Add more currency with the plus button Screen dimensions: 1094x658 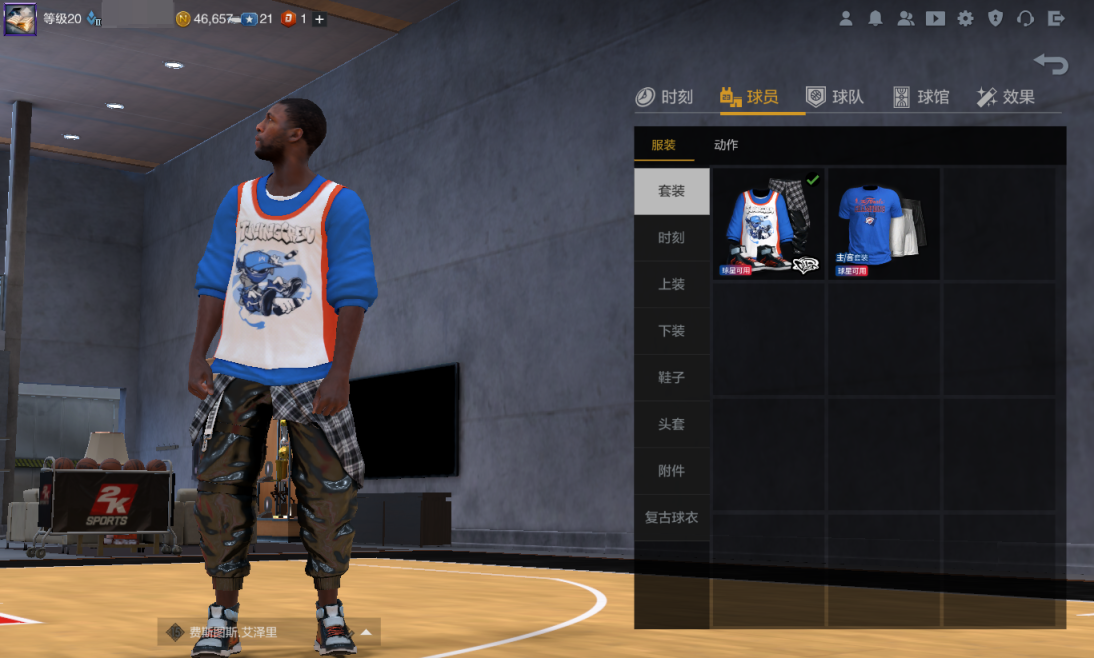(320, 19)
